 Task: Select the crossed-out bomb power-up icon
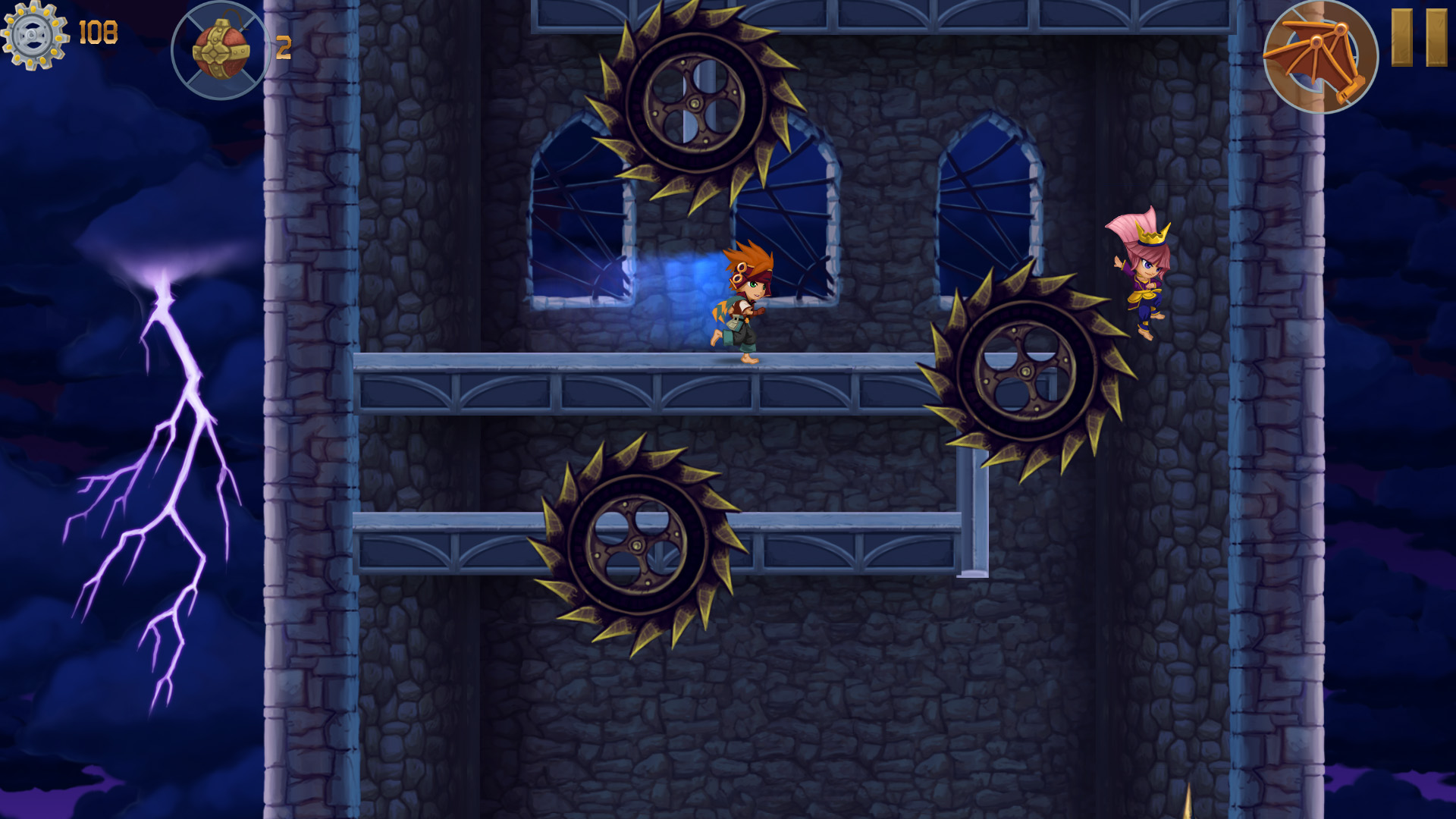[220, 47]
